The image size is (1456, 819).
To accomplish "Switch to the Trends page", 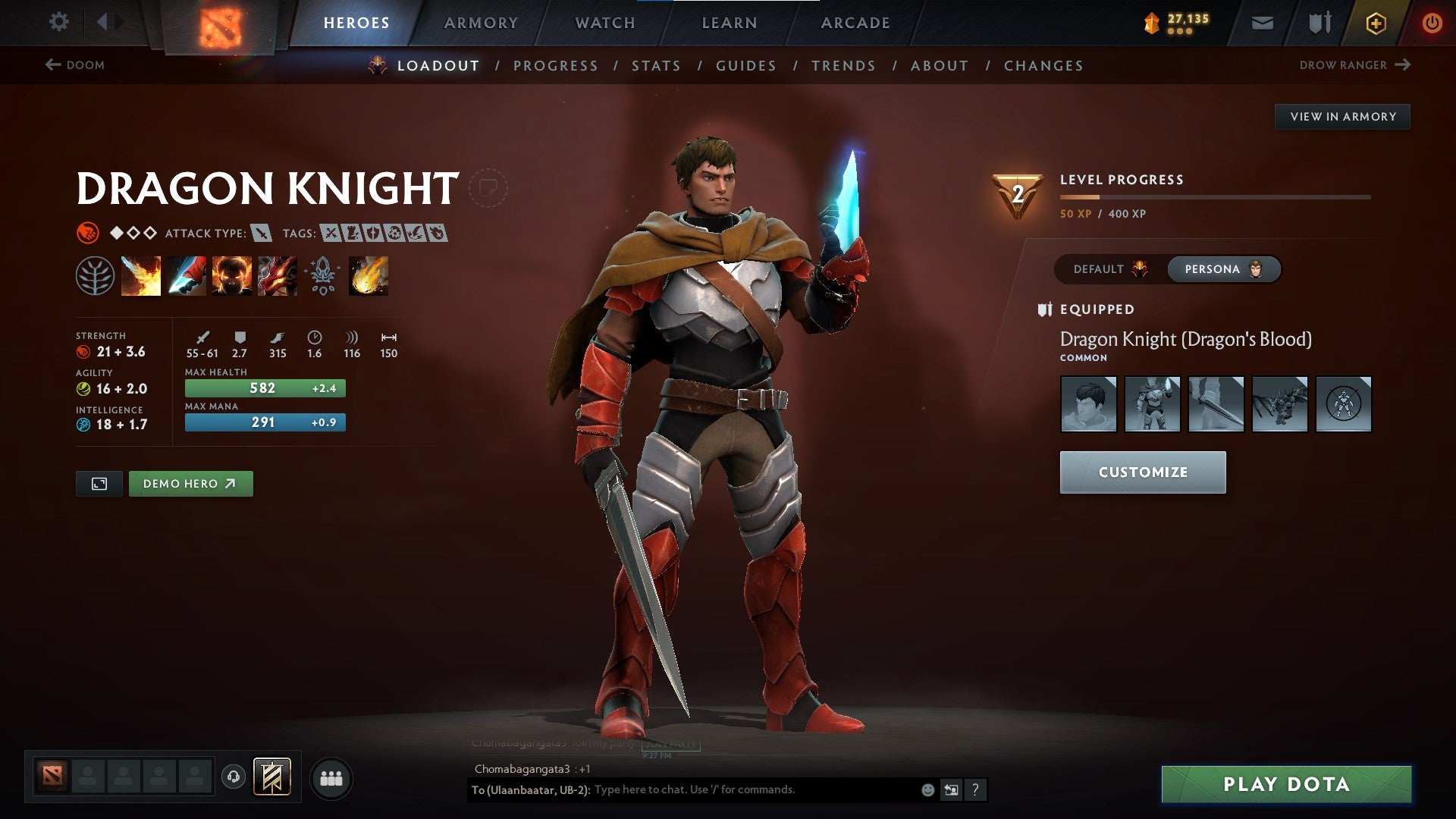I will tap(843, 66).
